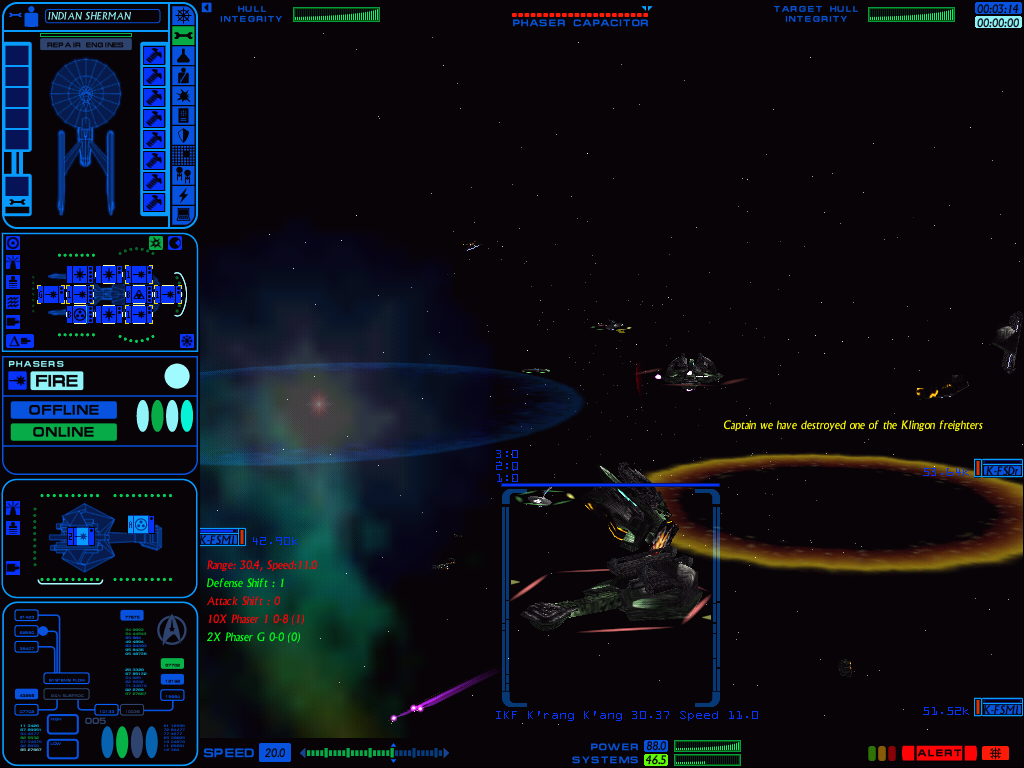Click the Repair Engines button
This screenshot has height=768, width=1024.
coord(86,45)
